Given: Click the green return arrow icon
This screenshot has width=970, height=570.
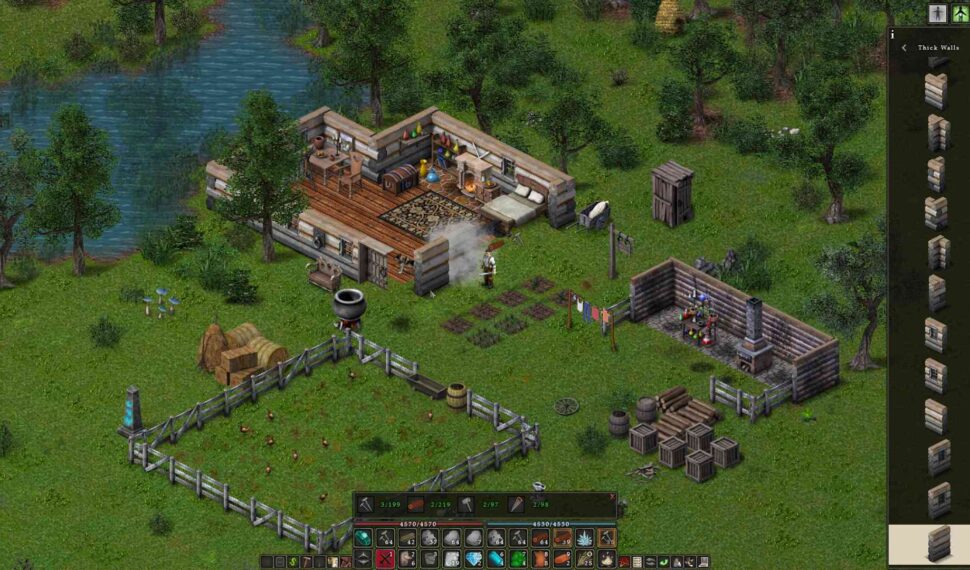Looking at the screenshot, I should [x=663, y=562].
